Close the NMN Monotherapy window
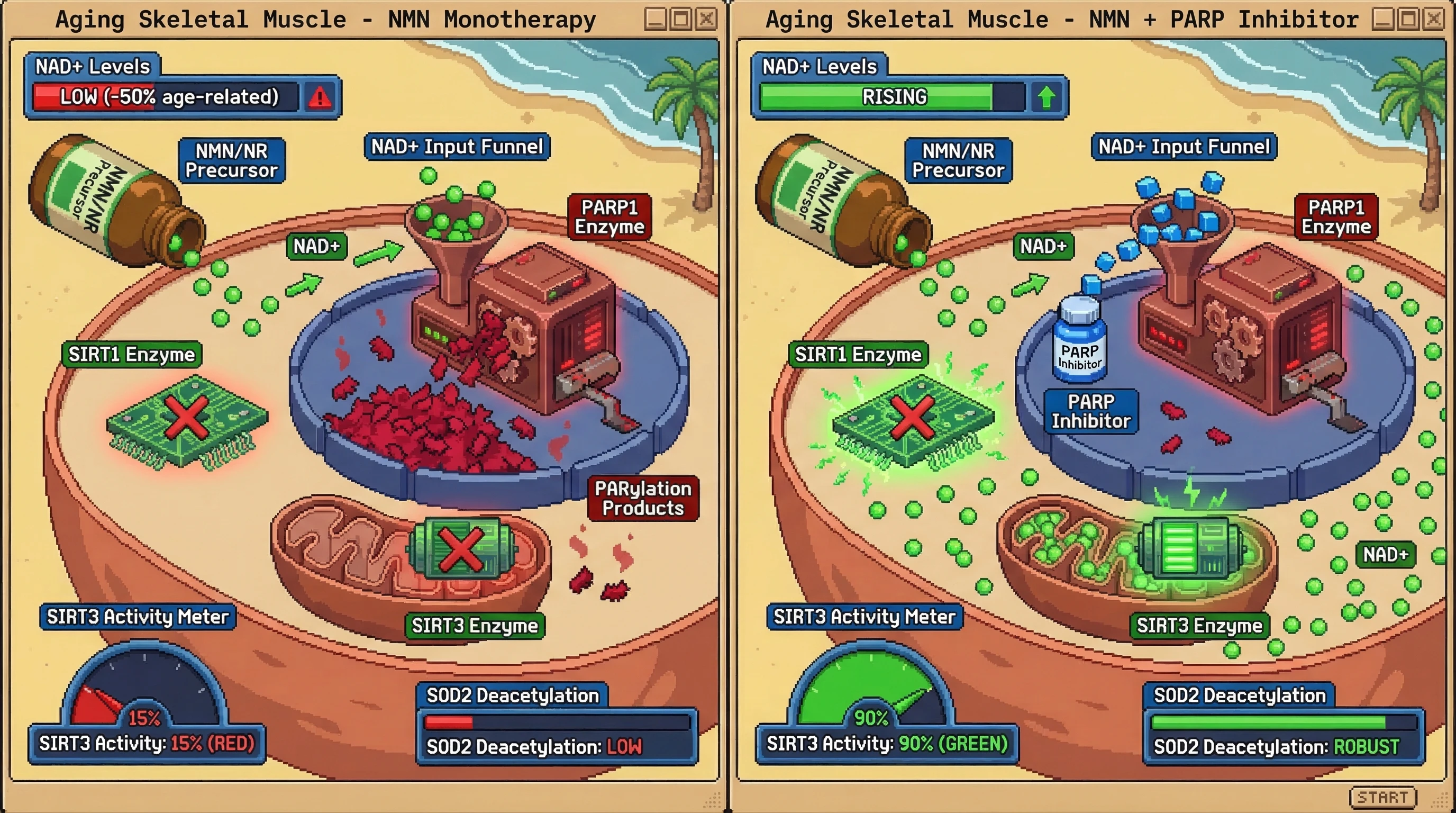Viewport: 1456px width, 813px height. coord(706,20)
